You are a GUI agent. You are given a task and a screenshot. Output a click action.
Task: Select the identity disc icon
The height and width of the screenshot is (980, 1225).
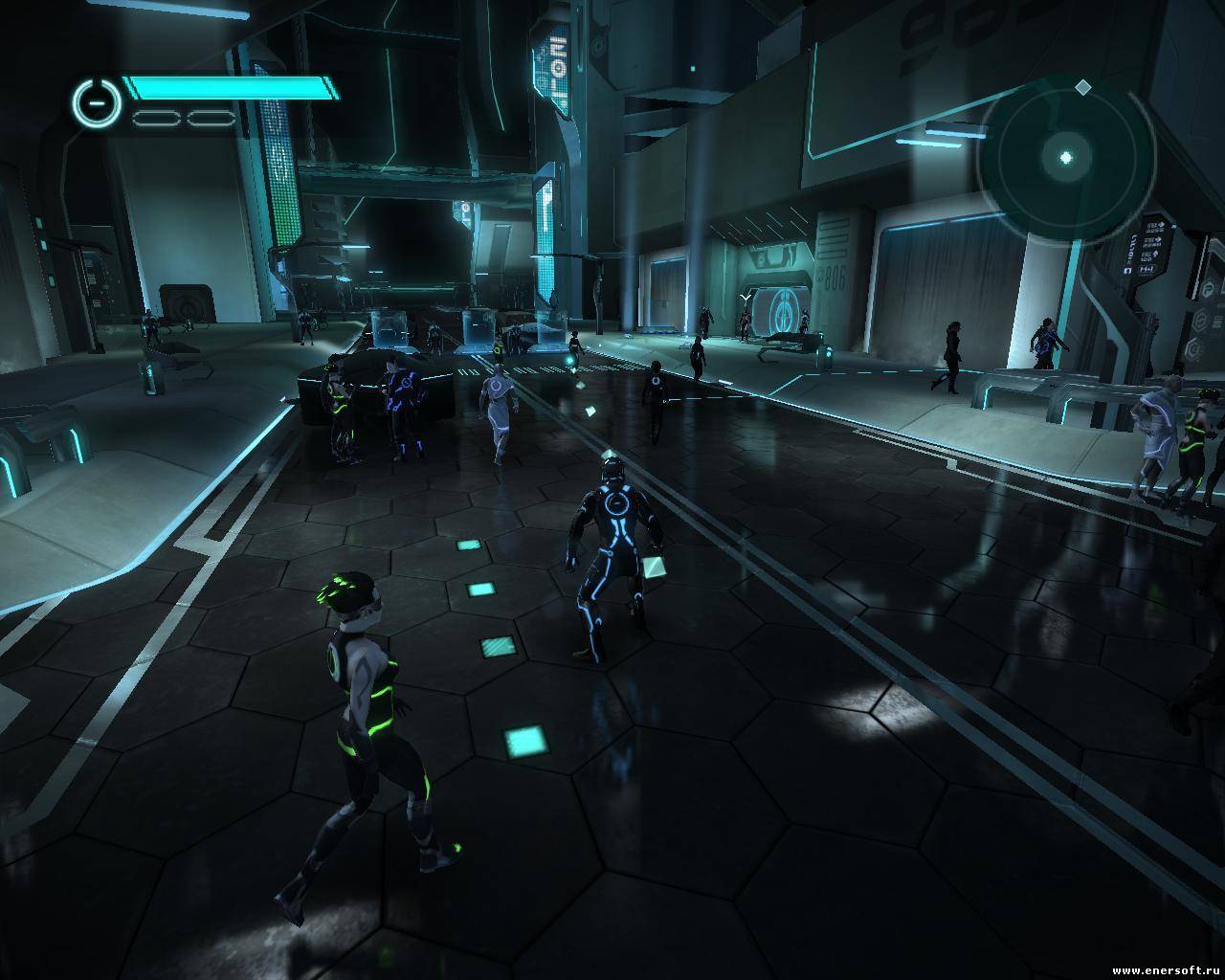click(95, 102)
